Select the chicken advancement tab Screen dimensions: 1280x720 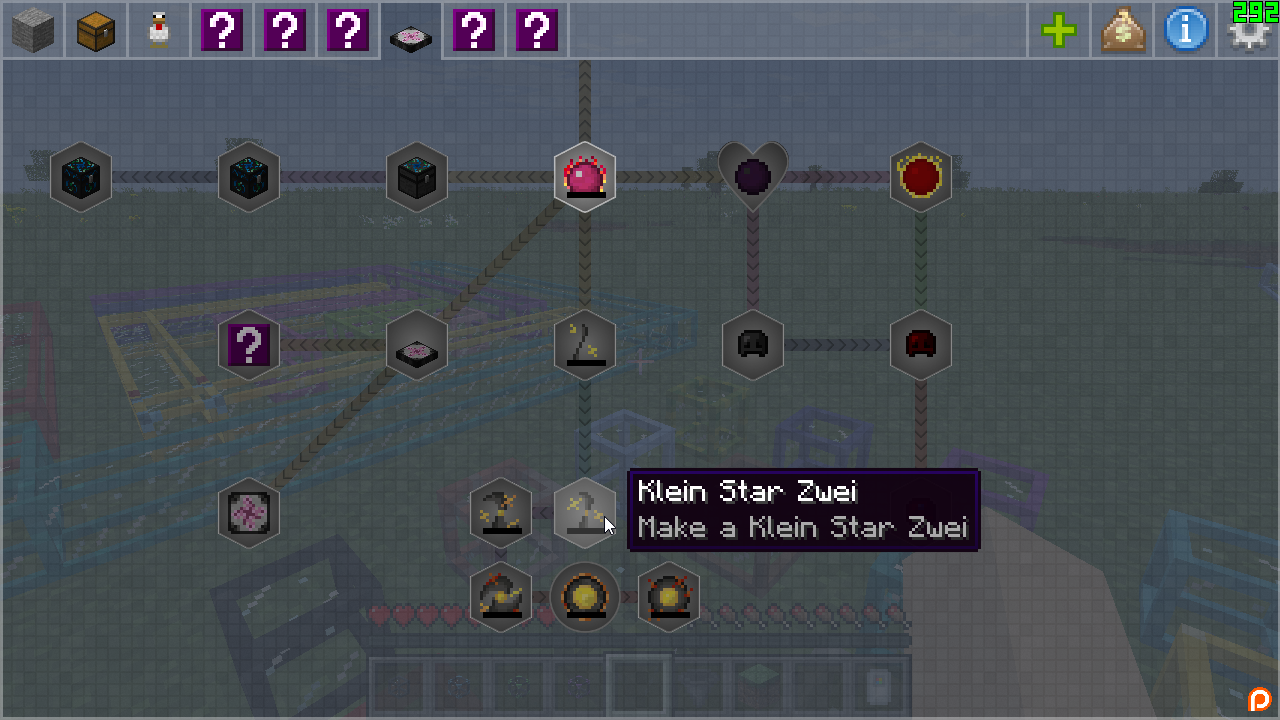(159, 31)
